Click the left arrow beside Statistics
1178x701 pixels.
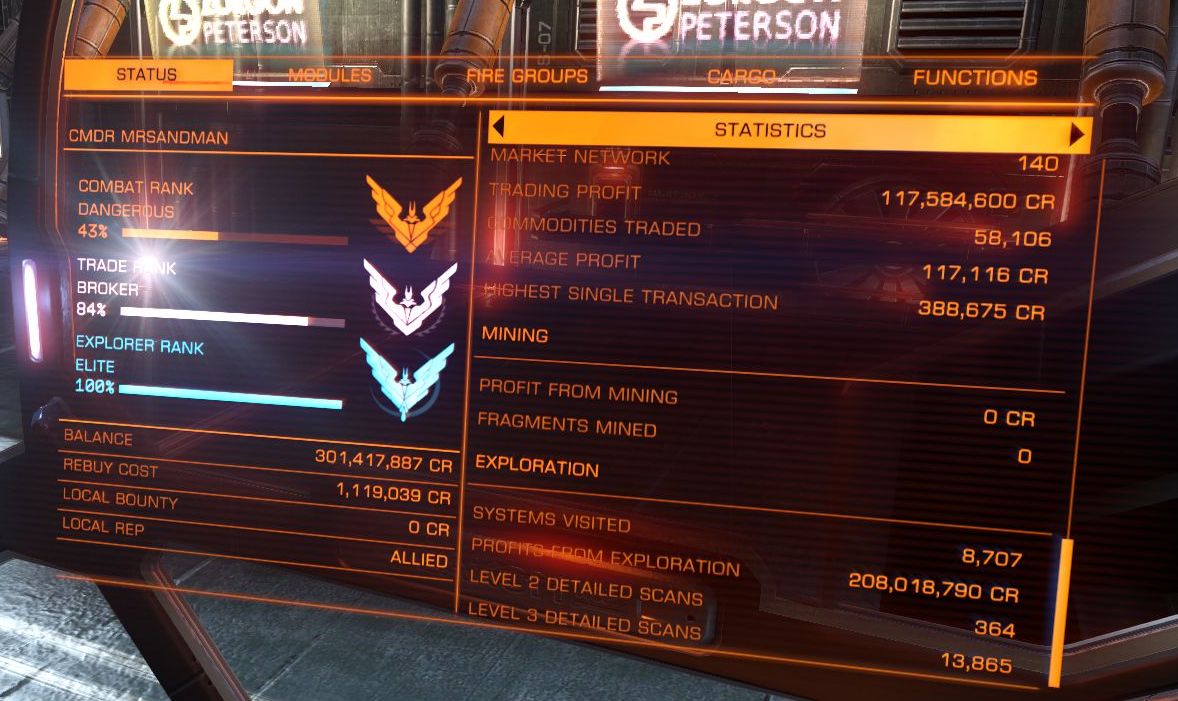[498, 129]
